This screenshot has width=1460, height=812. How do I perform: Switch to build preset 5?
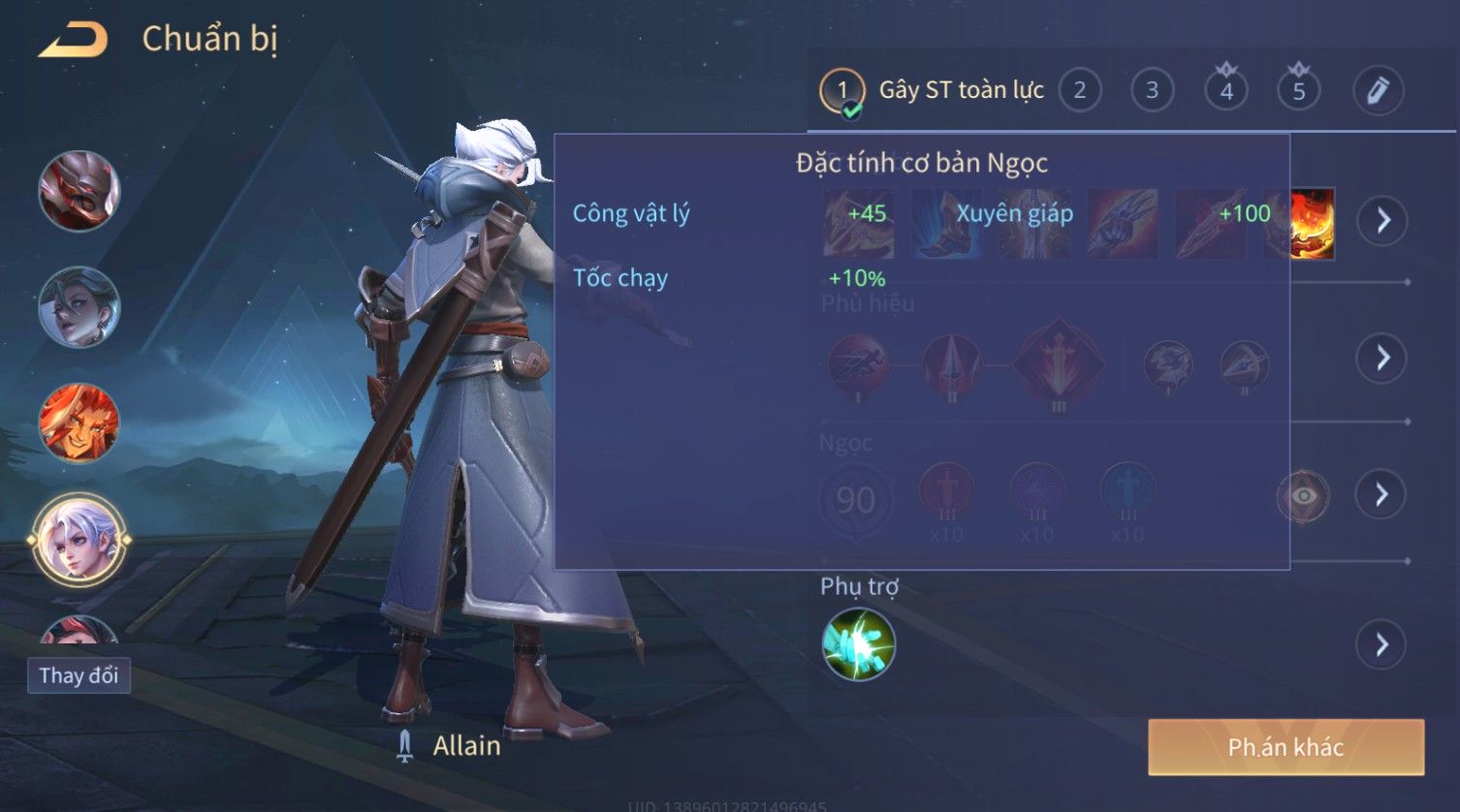1299,91
